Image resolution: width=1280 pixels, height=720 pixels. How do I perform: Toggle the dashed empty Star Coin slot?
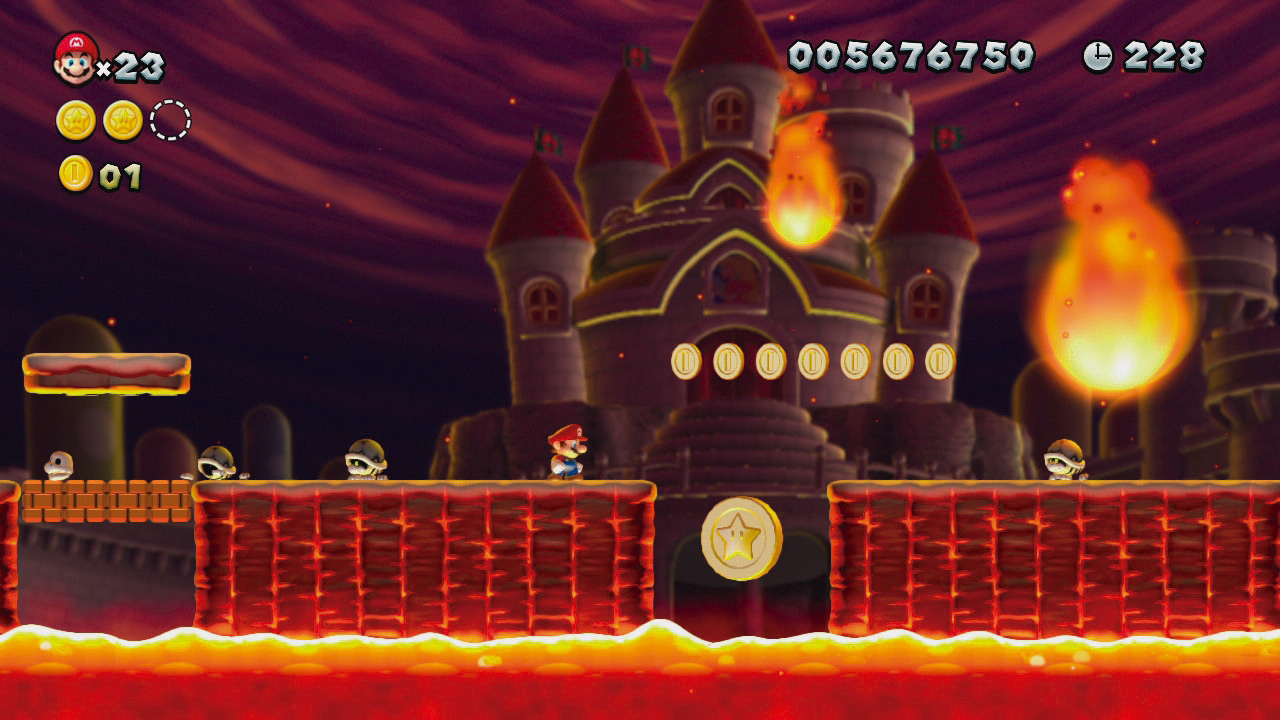click(x=168, y=117)
